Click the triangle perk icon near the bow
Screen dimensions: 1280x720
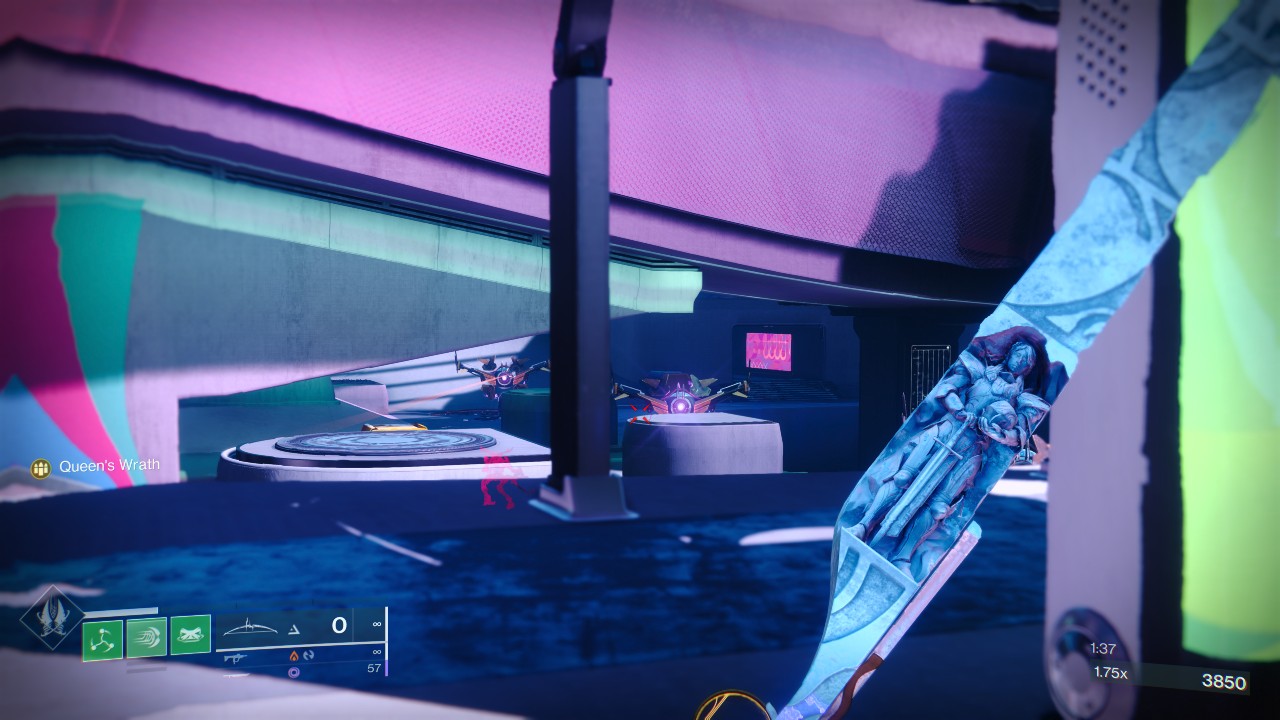[x=295, y=629]
